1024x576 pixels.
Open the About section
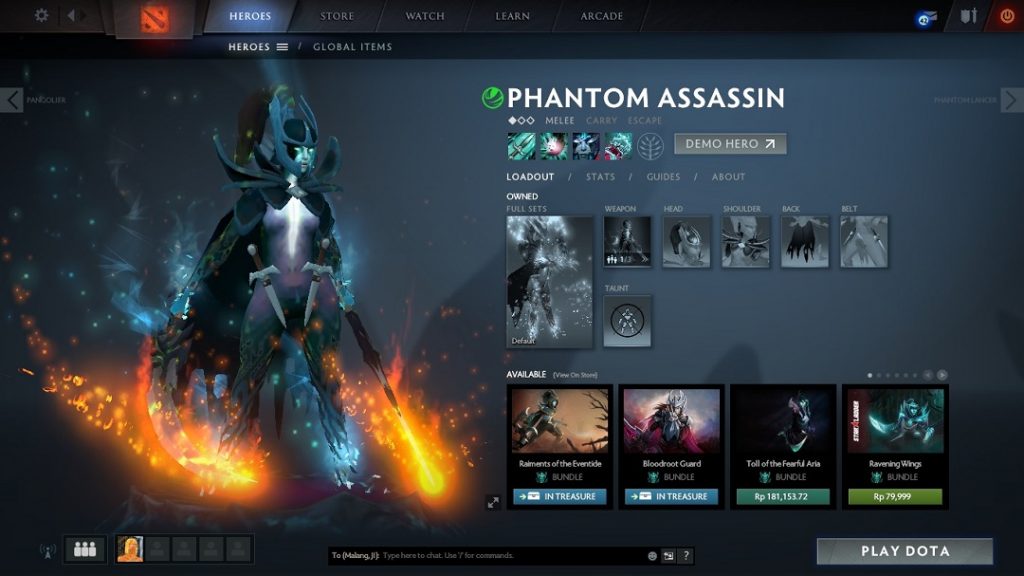coord(728,177)
